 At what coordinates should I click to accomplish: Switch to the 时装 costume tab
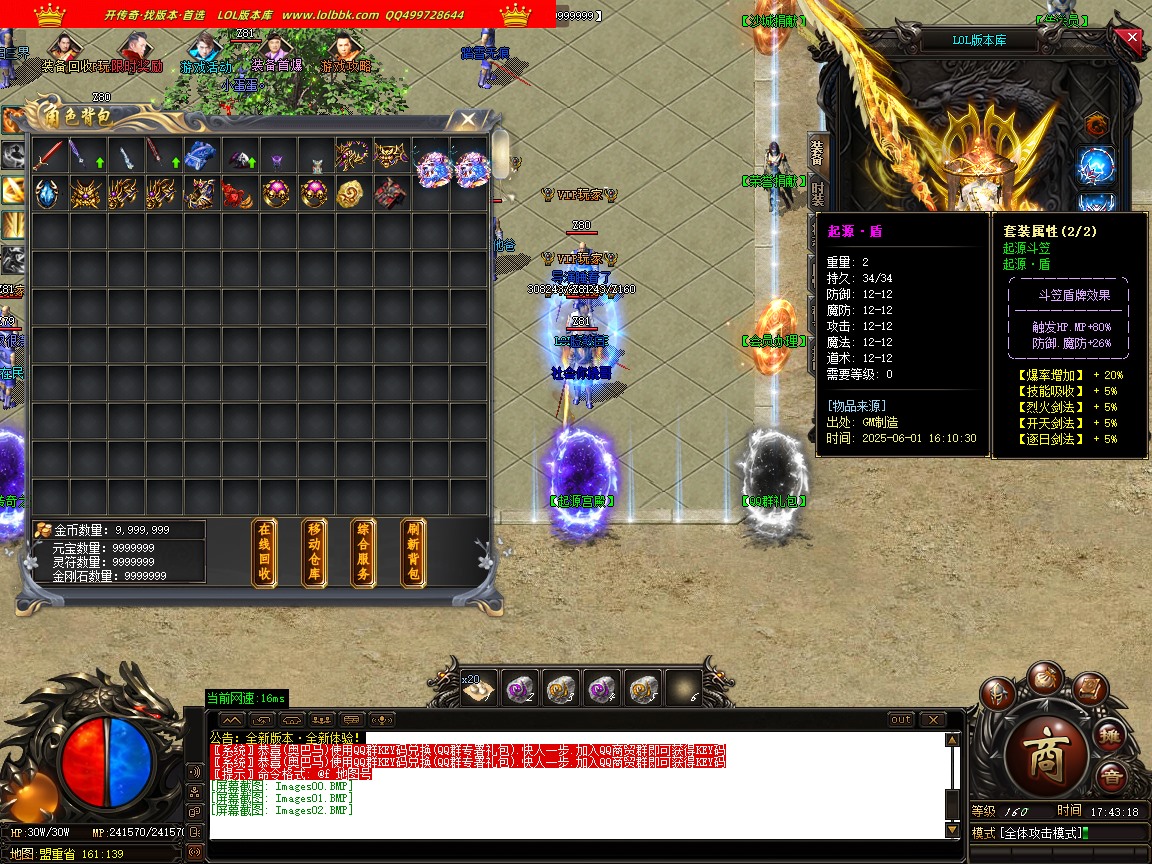[817, 194]
